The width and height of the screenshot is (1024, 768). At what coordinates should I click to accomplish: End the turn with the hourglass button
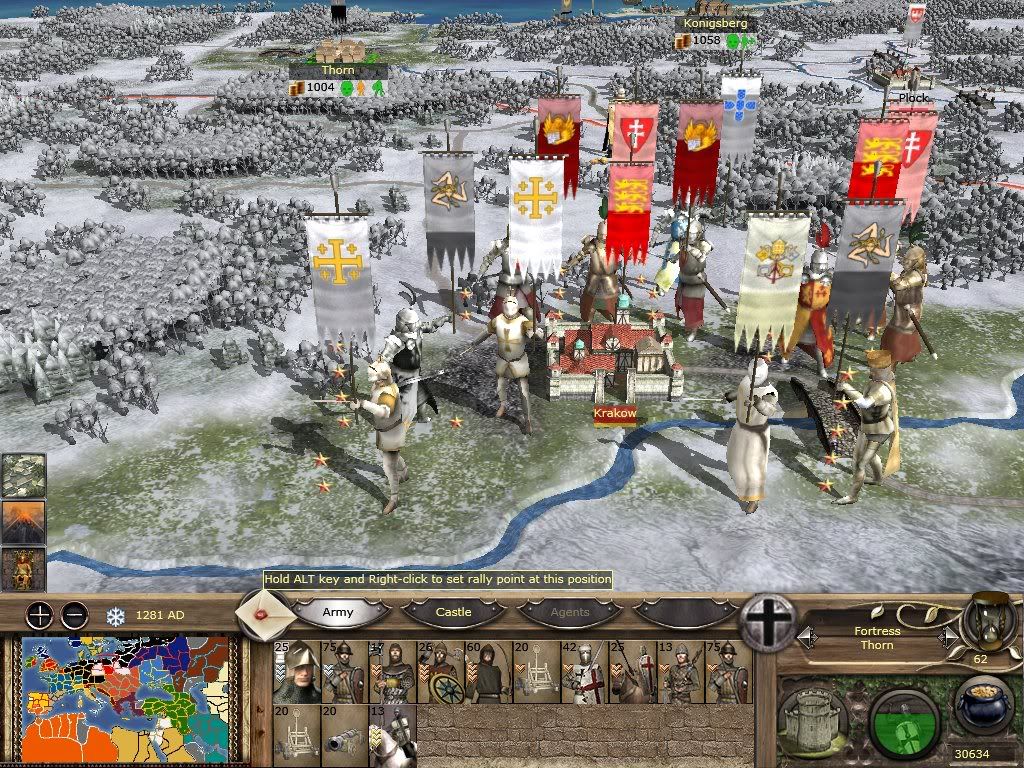click(984, 622)
